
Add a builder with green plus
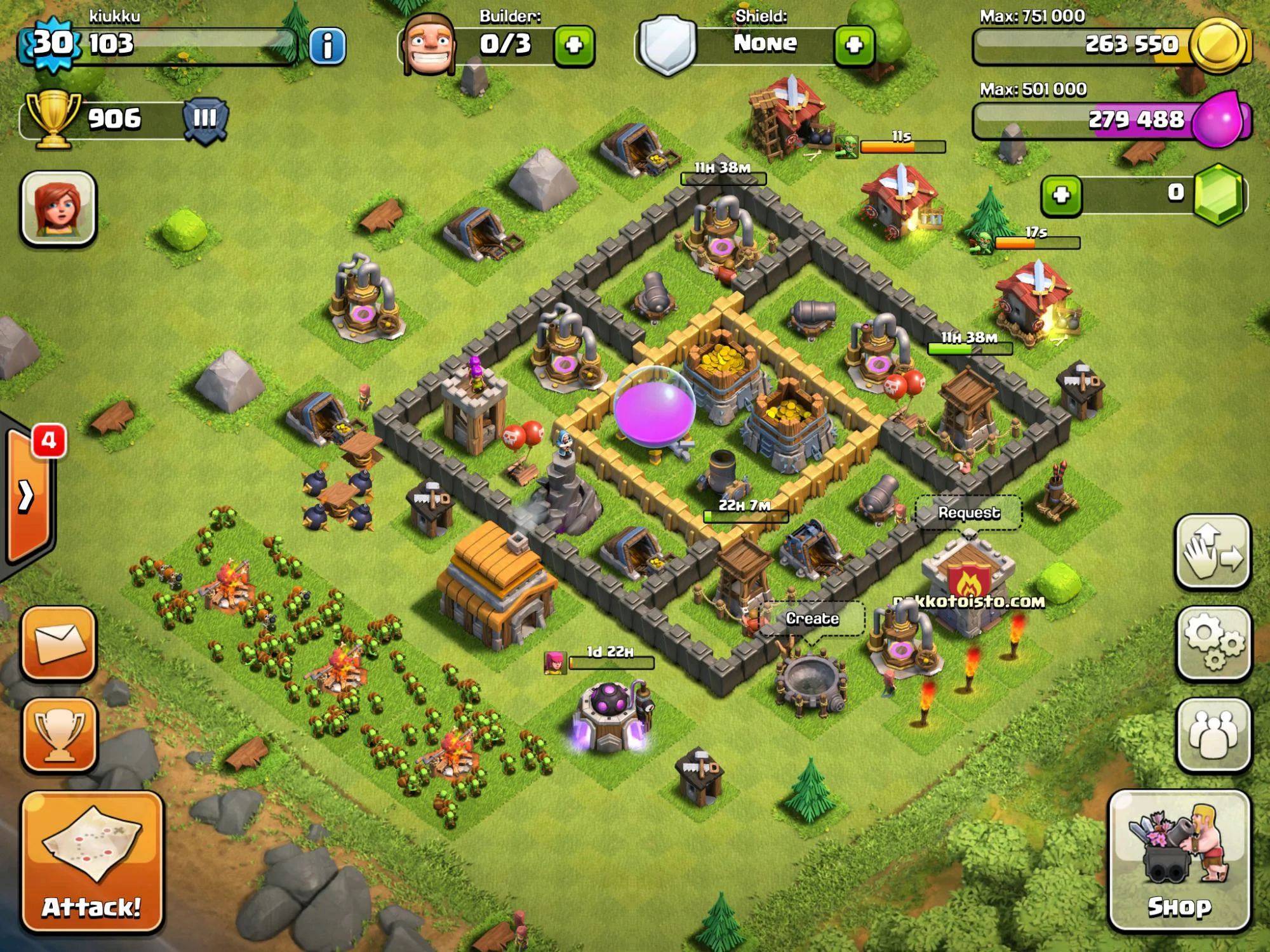pos(574,46)
